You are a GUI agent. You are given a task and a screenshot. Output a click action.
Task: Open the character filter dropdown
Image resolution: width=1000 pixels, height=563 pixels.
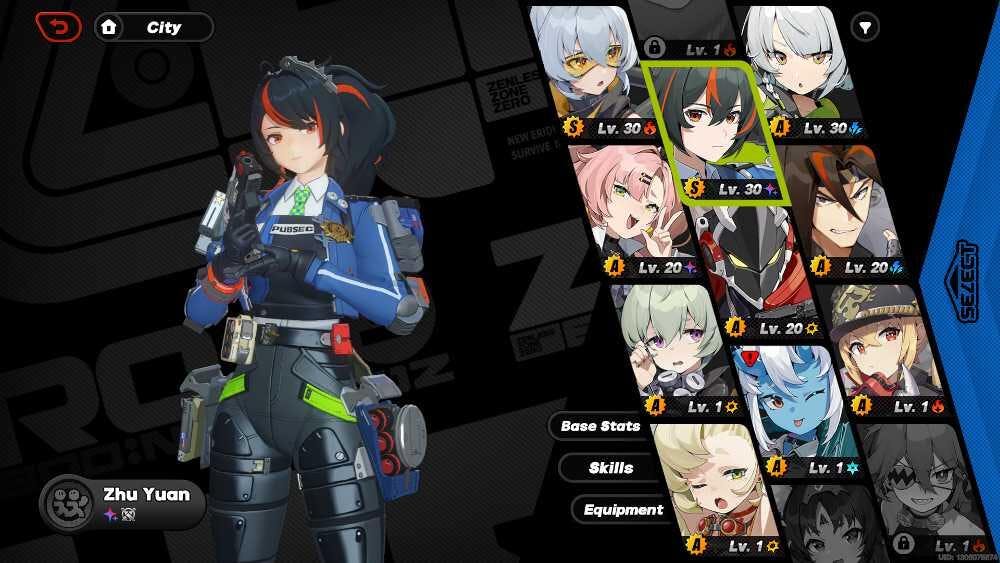(x=864, y=27)
